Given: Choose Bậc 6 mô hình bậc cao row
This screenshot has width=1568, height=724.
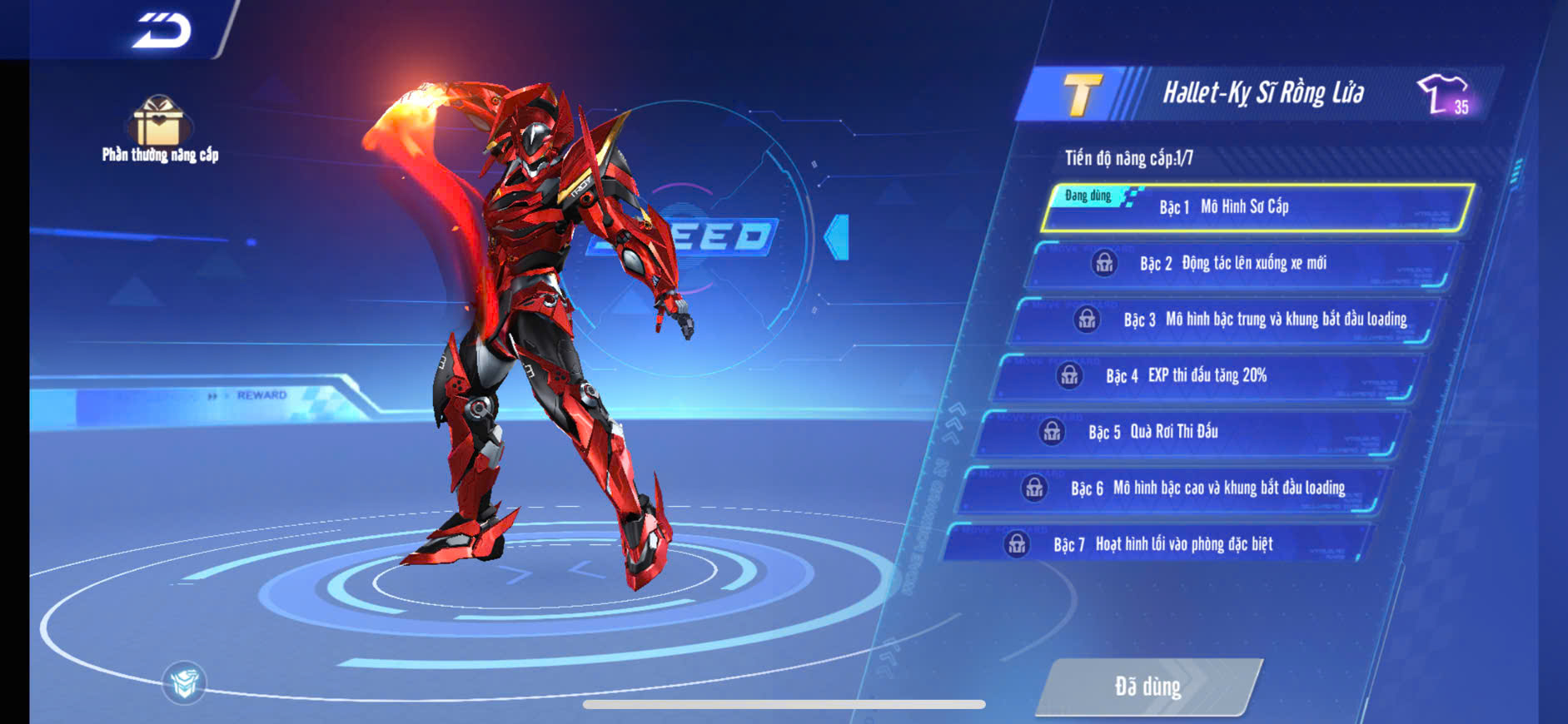Looking at the screenshot, I should tap(1174, 488).
